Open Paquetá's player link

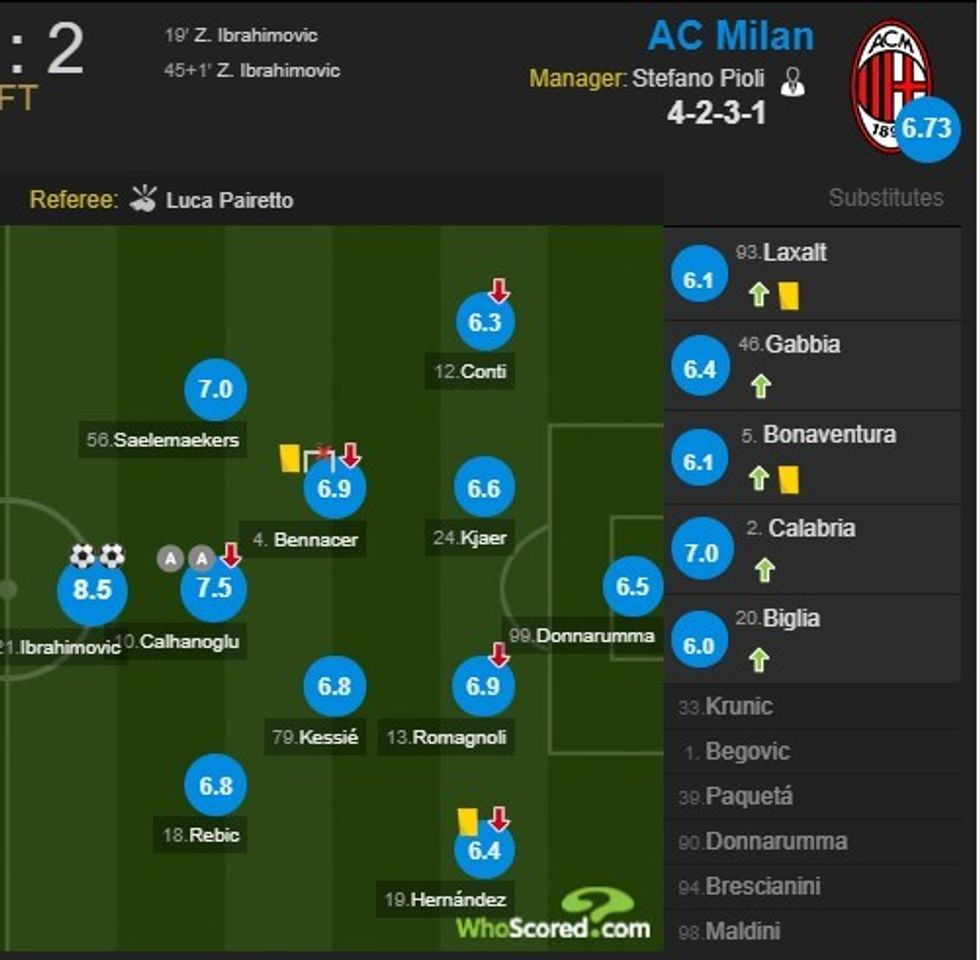[x=748, y=797]
